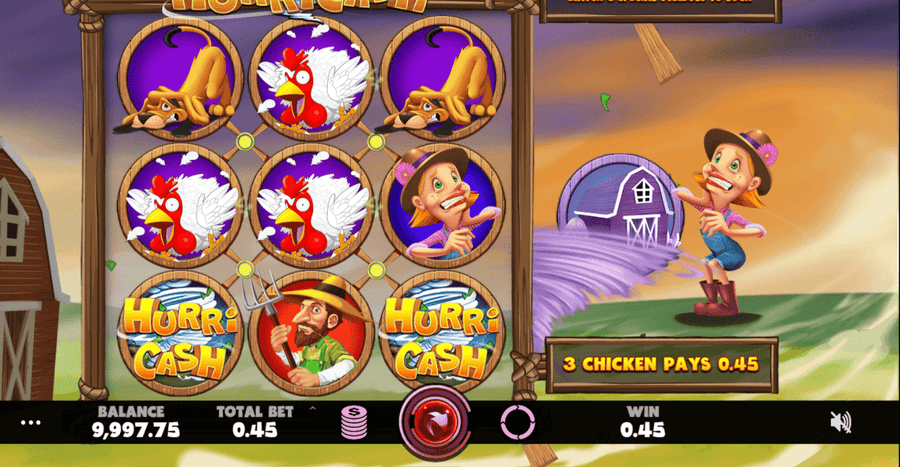
Task: Spin the reels with the red button
Action: tap(435, 422)
